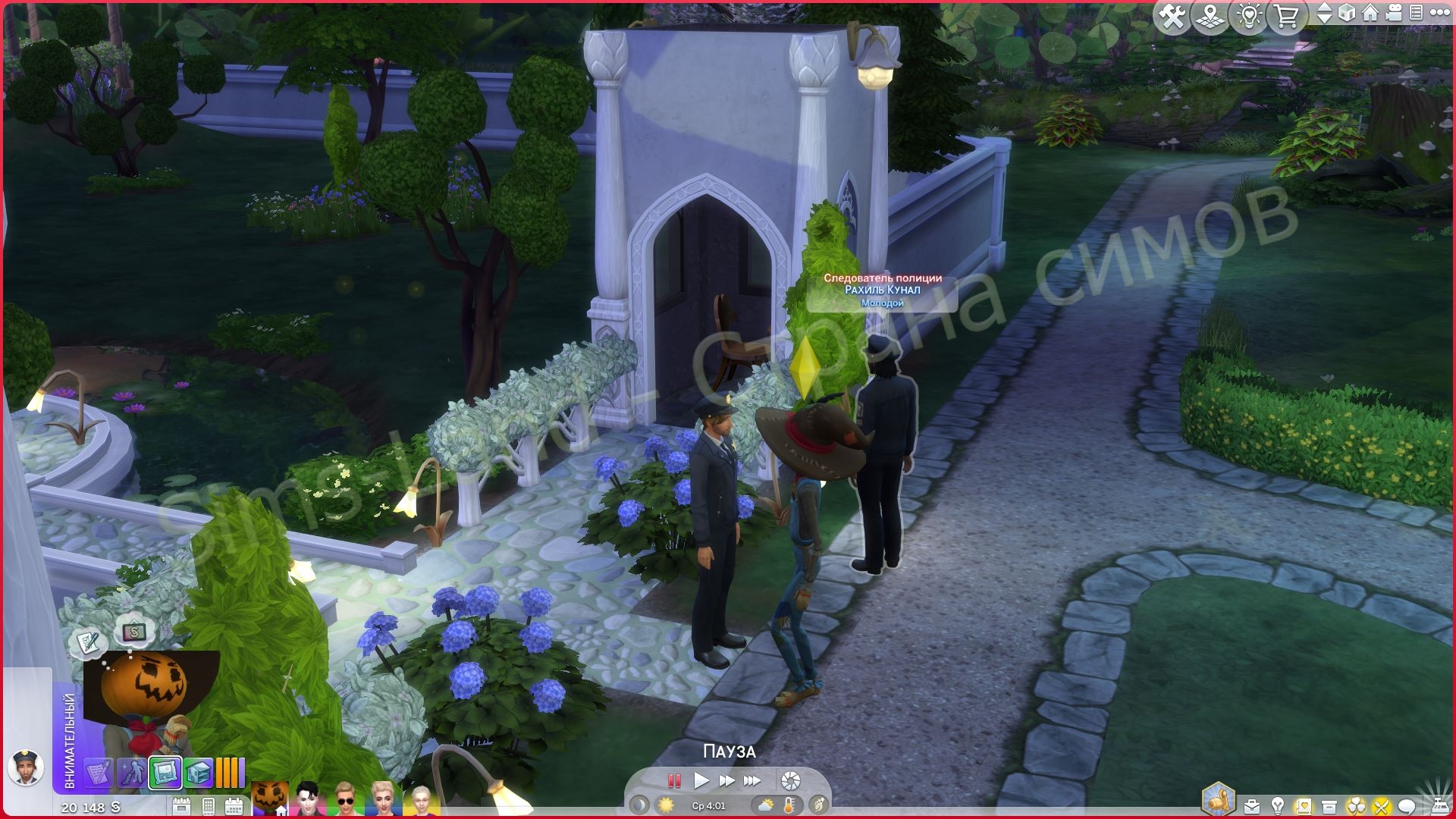Open the world map with the map pin icon

tap(1211, 14)
